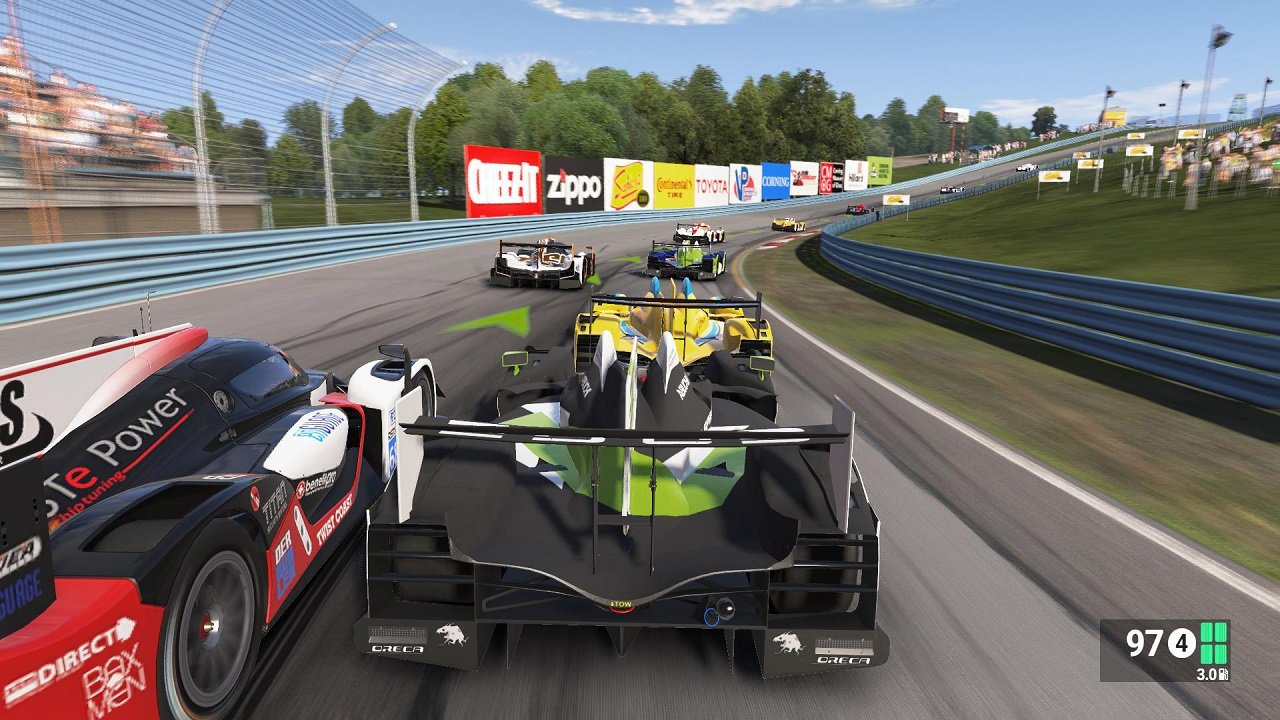Click the top-left tire wear indicator

1206,632
